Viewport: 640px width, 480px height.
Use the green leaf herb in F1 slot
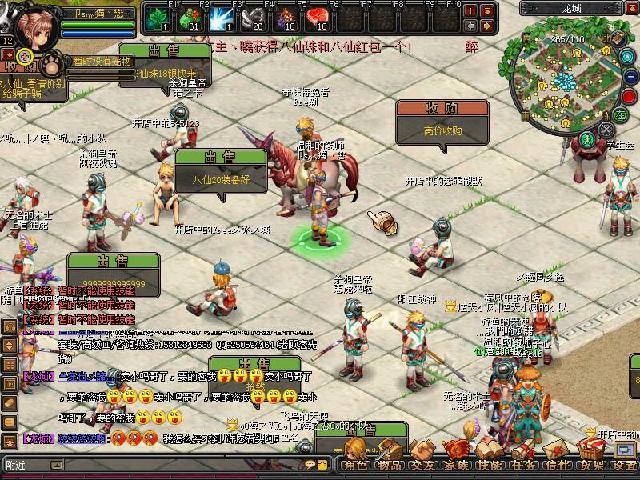[x=157, y=17]
